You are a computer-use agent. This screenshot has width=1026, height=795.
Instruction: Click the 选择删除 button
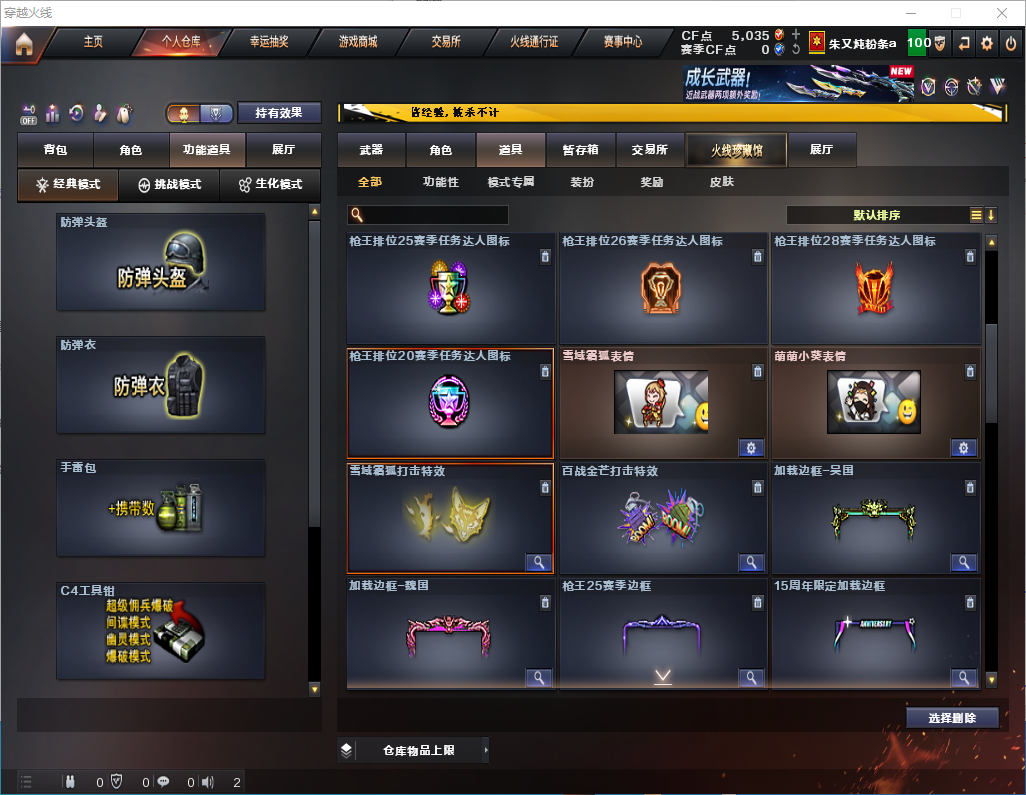point(952,718)
